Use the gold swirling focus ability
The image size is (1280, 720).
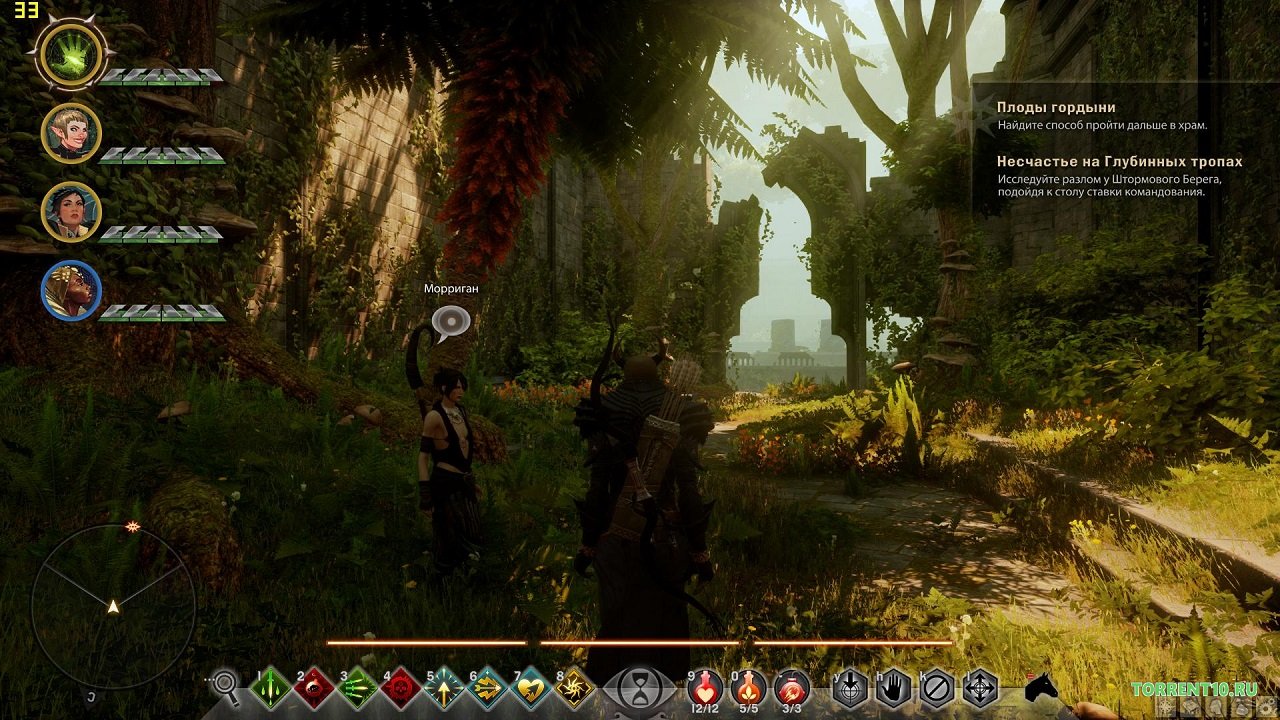pyautogui.click(x=574, y=688)
